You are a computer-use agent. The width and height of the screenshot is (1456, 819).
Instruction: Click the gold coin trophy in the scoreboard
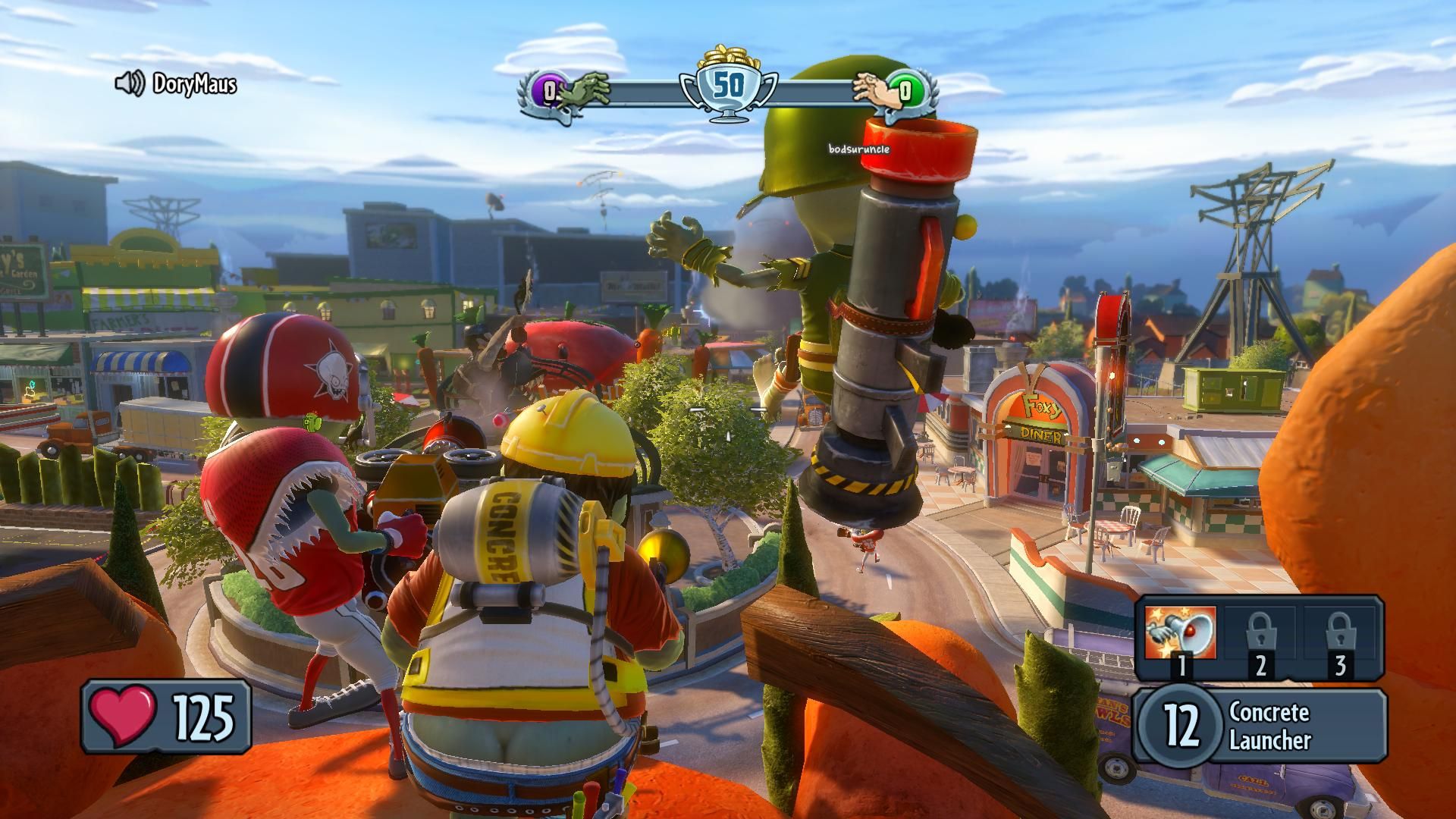point(729,84)
